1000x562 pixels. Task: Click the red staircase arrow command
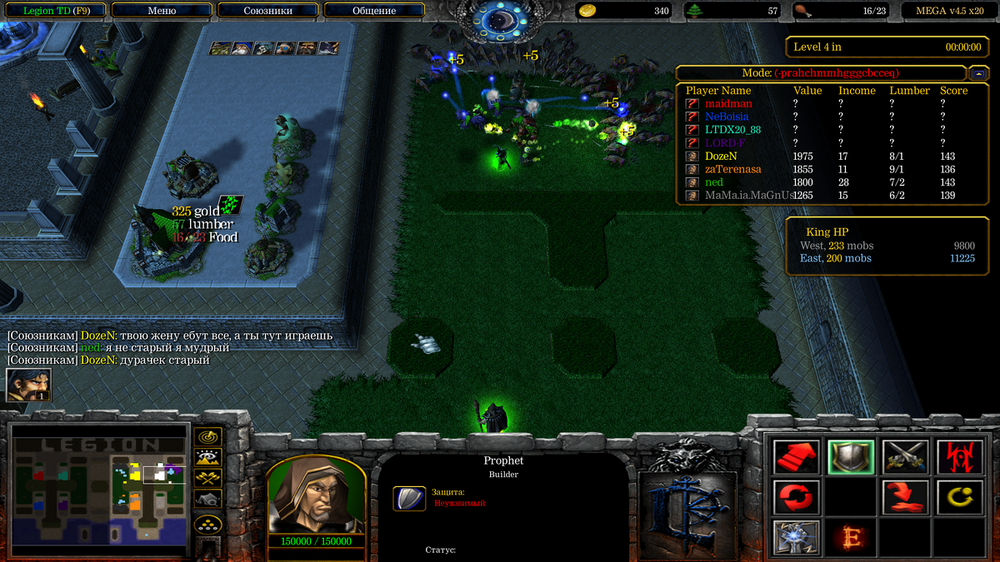click(797, 457)
